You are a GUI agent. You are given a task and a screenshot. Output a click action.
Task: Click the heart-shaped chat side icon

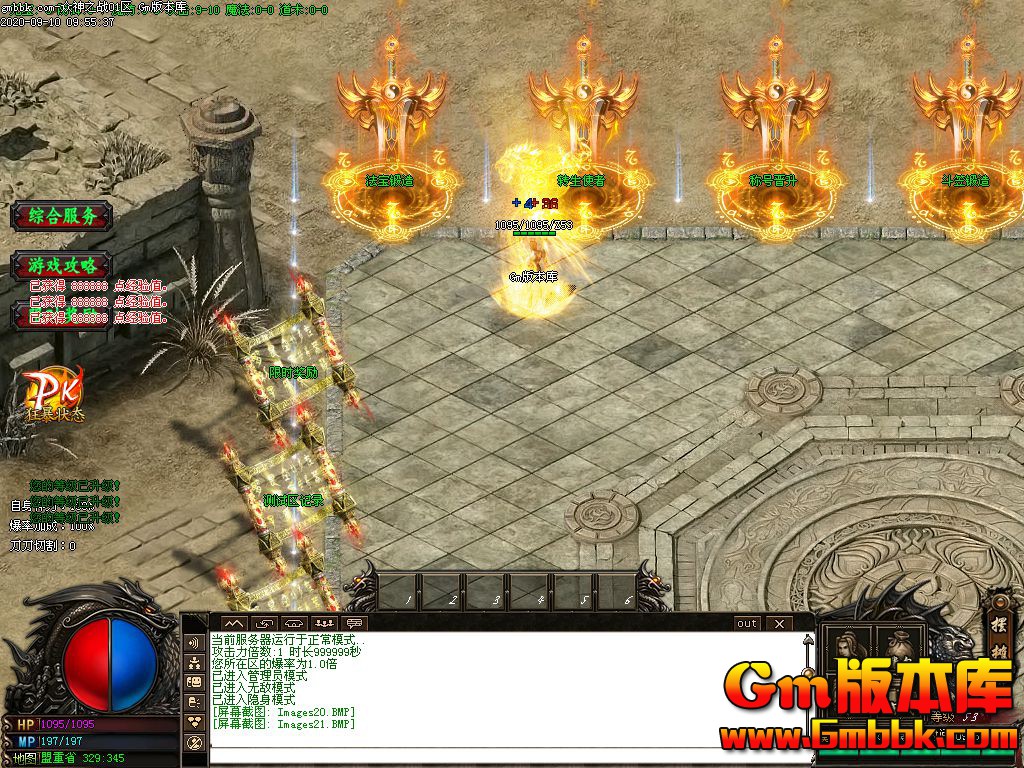tap(195, 721)
